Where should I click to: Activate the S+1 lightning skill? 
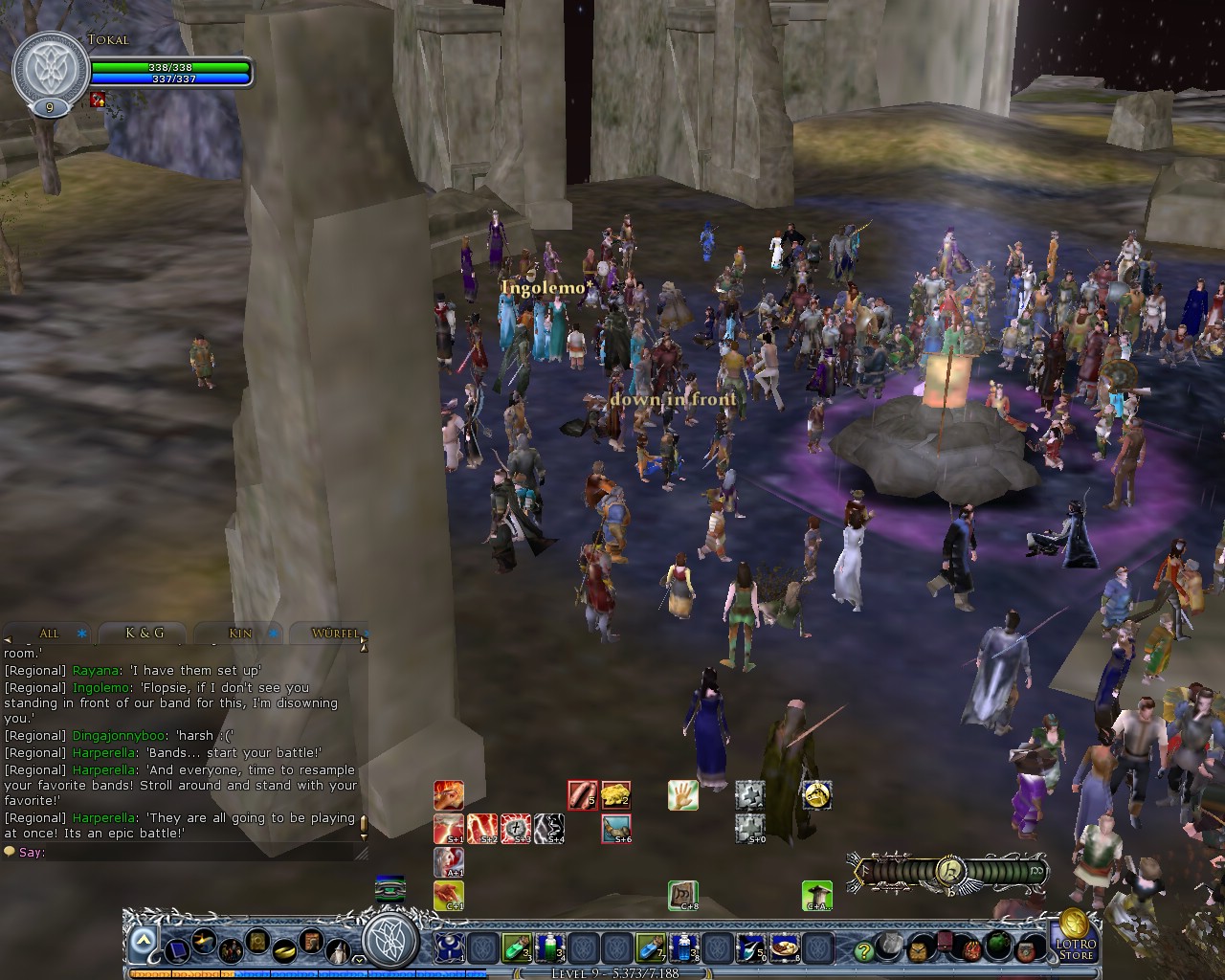click(447, 829)
